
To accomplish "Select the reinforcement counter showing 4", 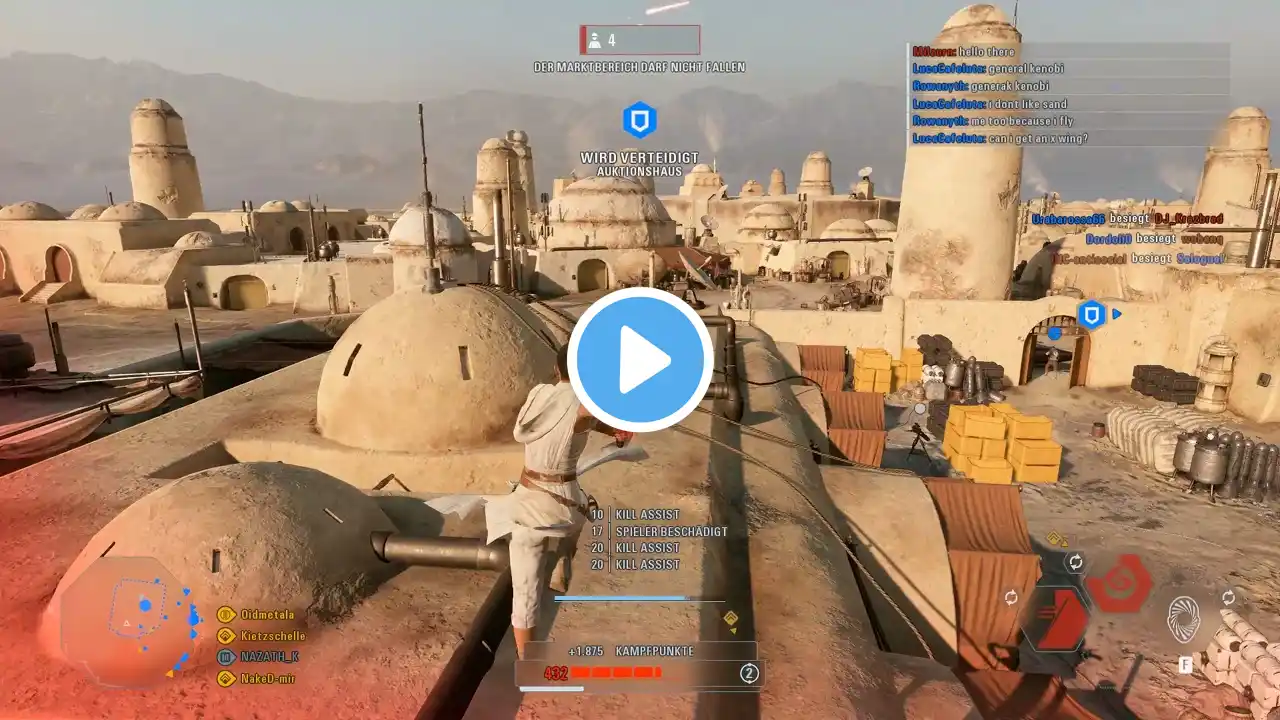I will point(640,40).
